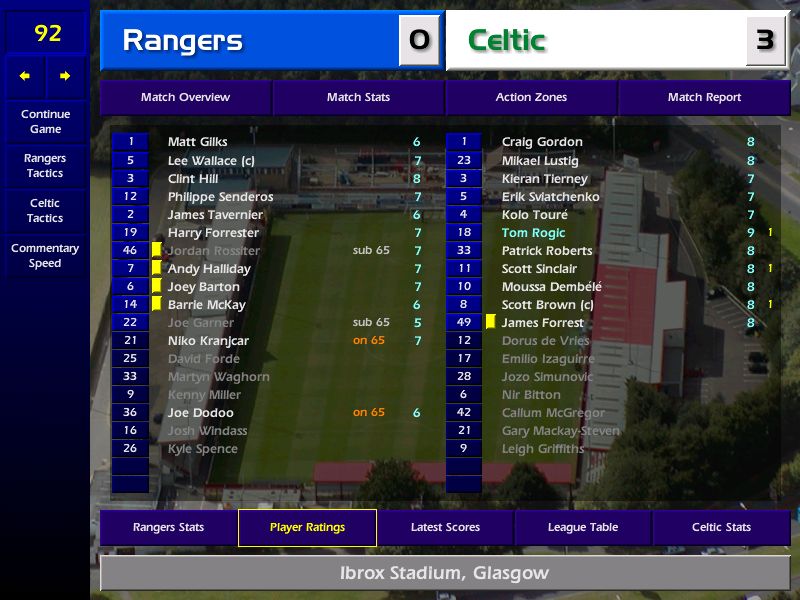Screen dimensions: 800x600
Task: Show the Match Stats tab
Action: [358, 98]
